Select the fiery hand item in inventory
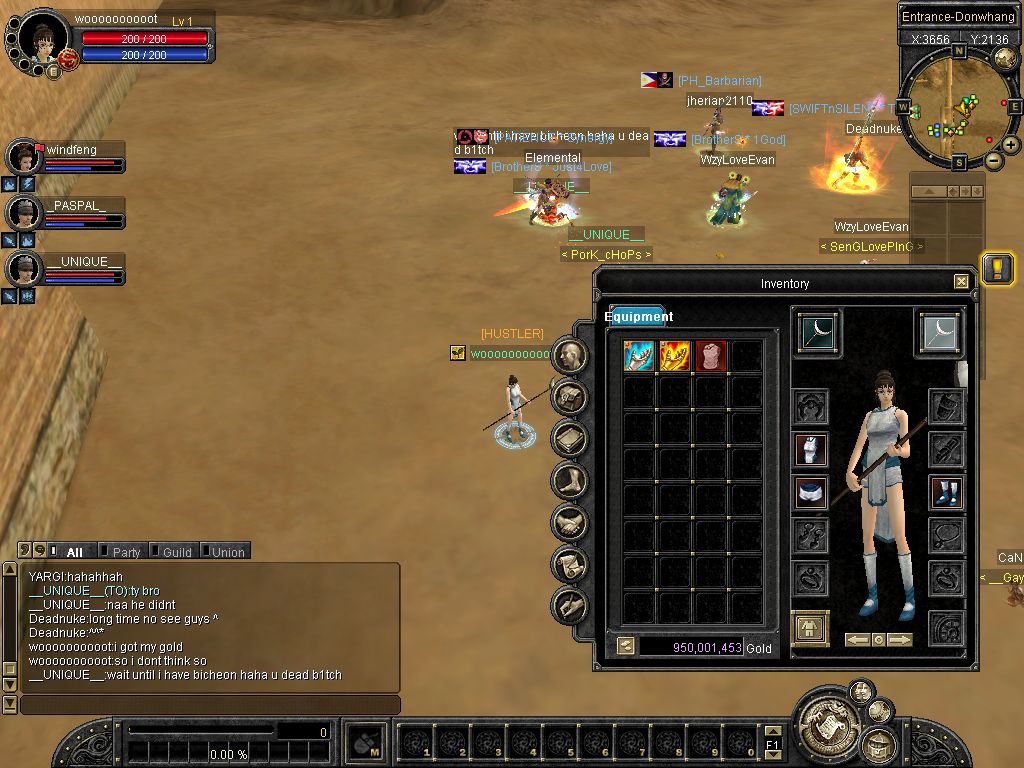 675,356
